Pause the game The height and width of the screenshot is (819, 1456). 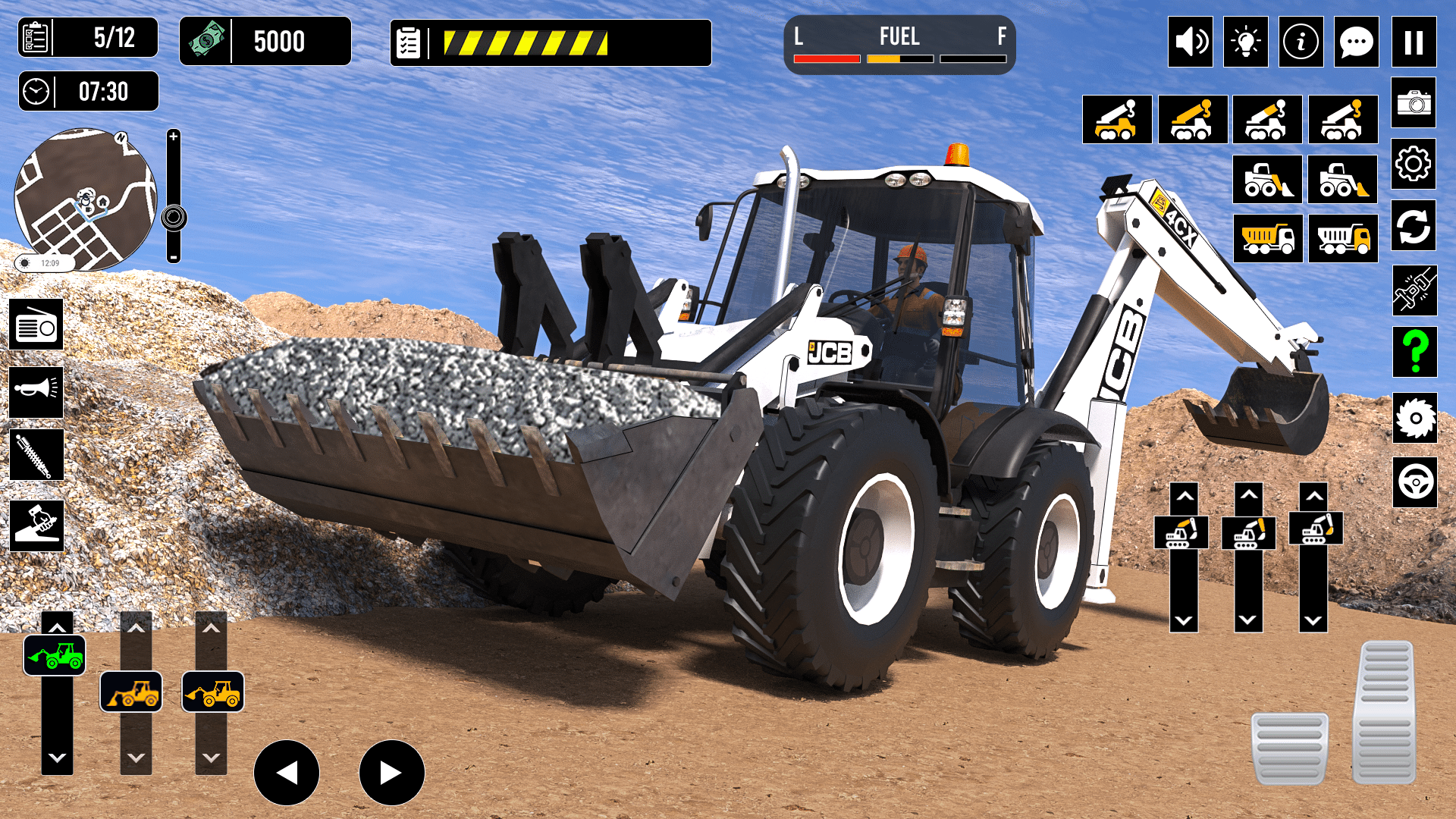pos(1412,42)
